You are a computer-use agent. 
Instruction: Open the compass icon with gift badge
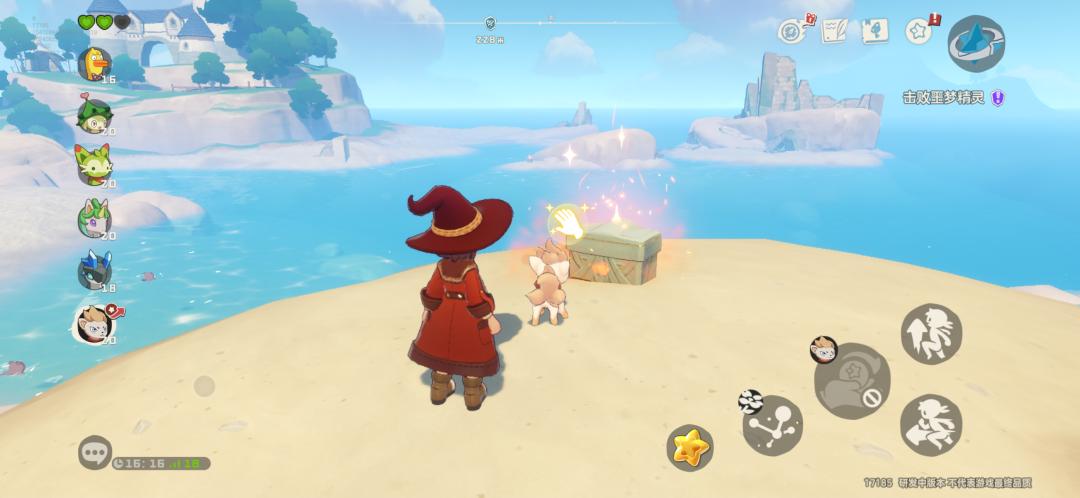tap(792, 31)
